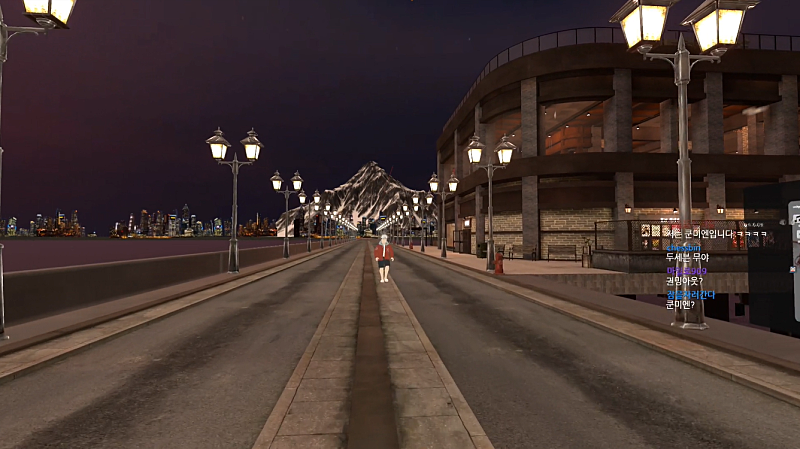Select the 잠을자러간다 chat username
This screenshot has width=800, height=449.
(690, 295)
